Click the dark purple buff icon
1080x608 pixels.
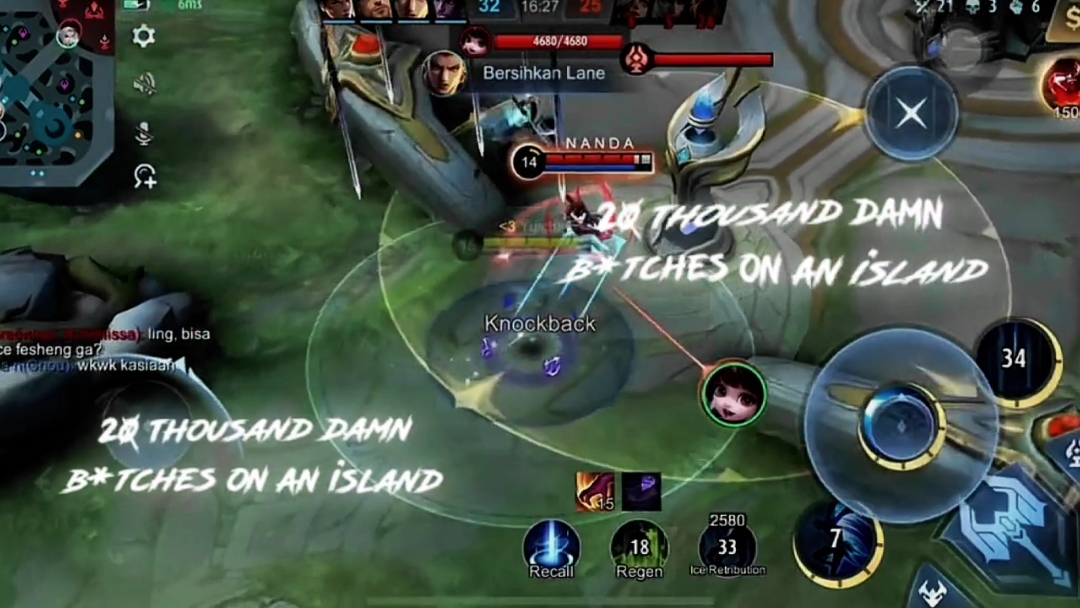pos(641,491)
